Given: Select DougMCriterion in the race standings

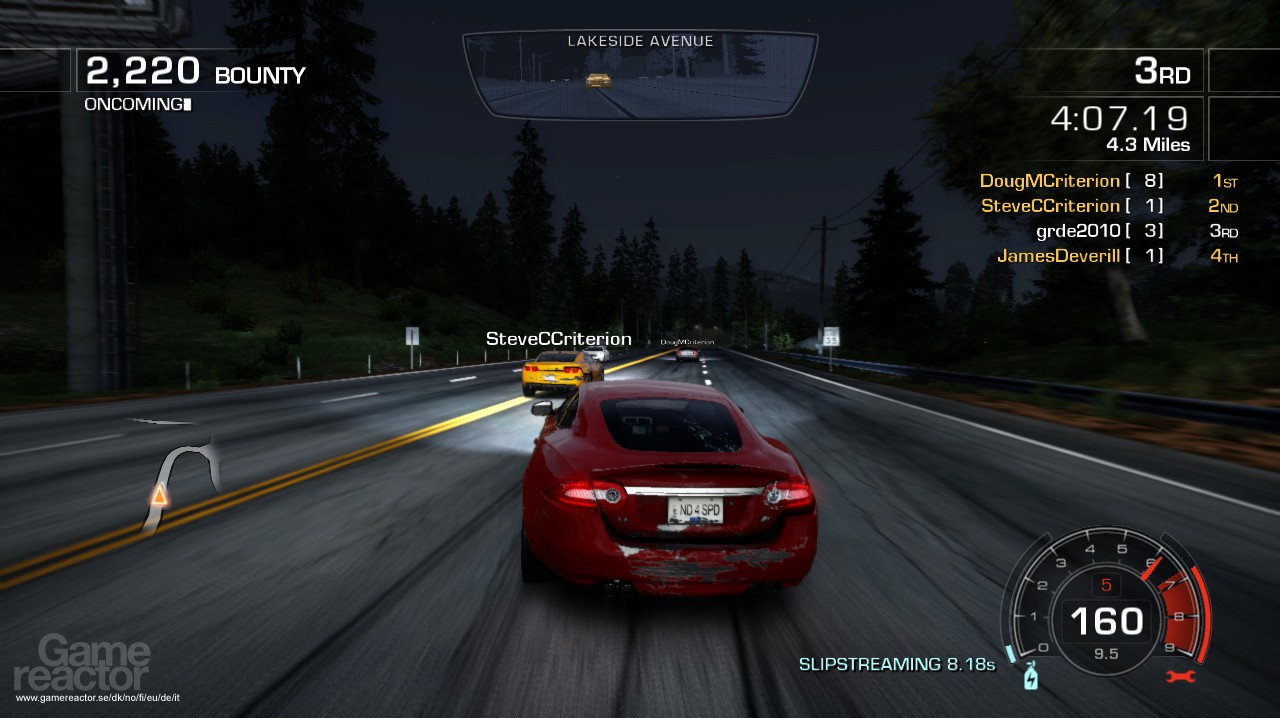Looking at the screenshot, I should 1050,181.
